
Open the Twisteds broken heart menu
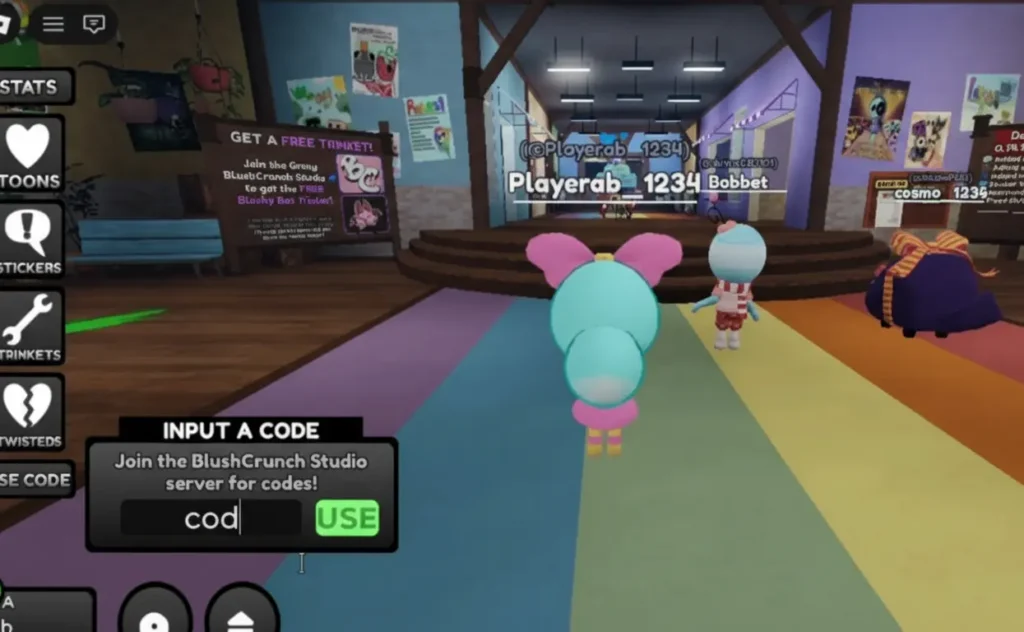point(30,413)
